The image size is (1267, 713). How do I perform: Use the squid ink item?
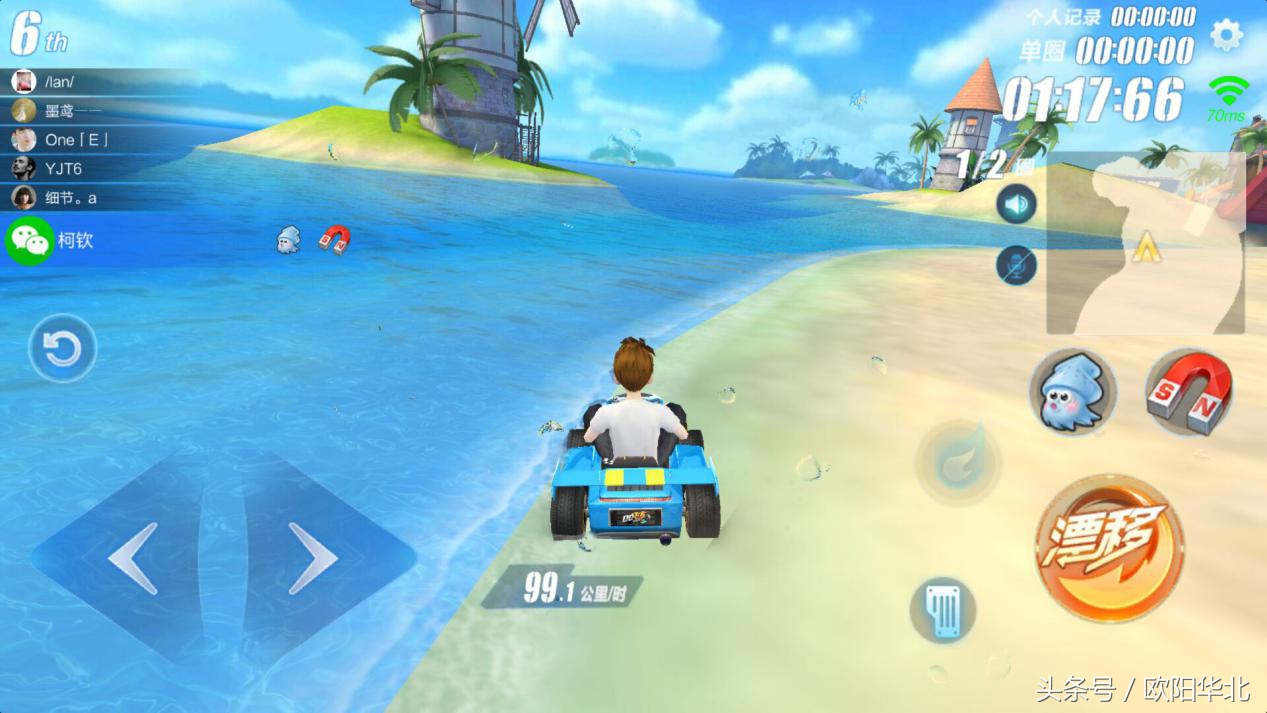click(1072, 391)
